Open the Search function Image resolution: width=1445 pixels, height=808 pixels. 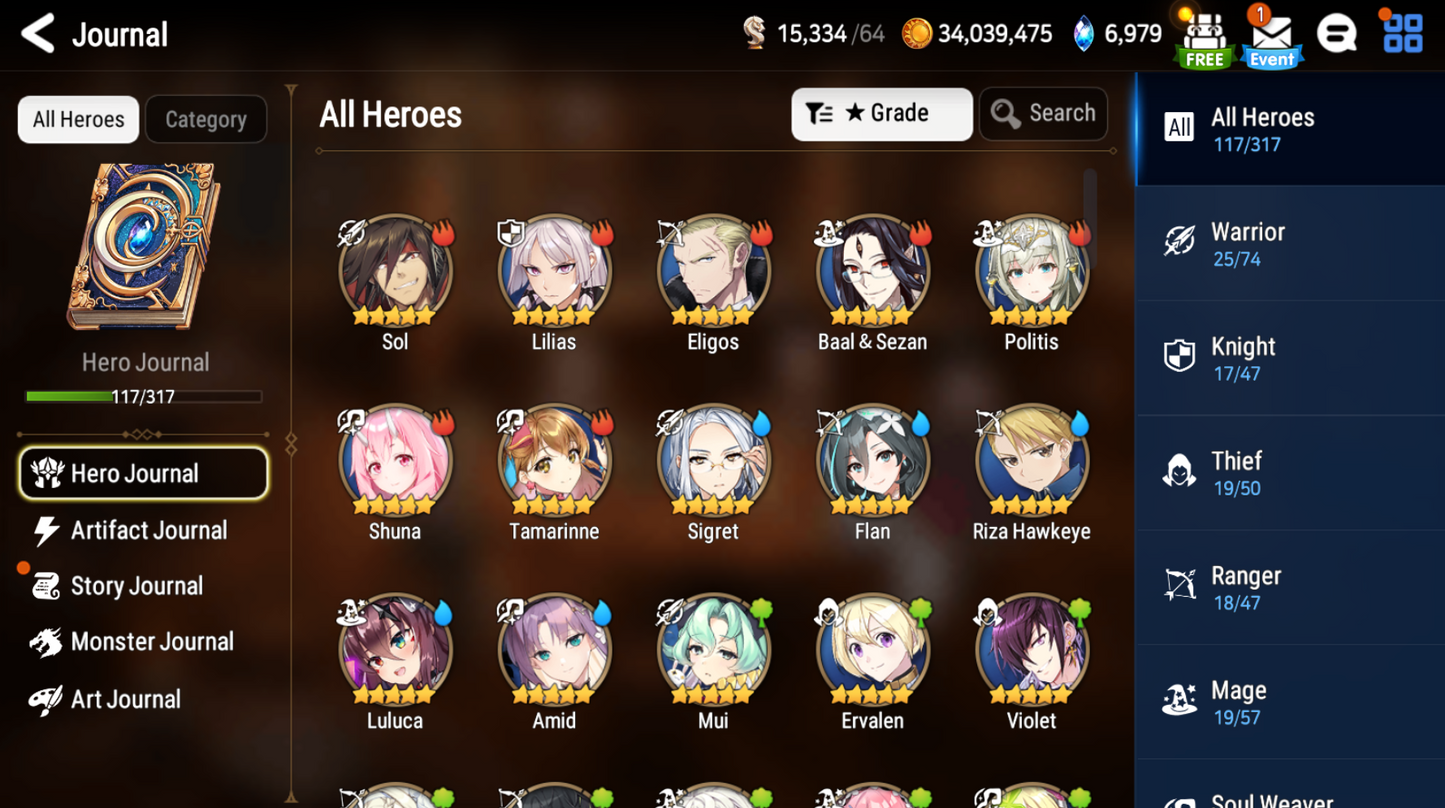click(1043, 113)
